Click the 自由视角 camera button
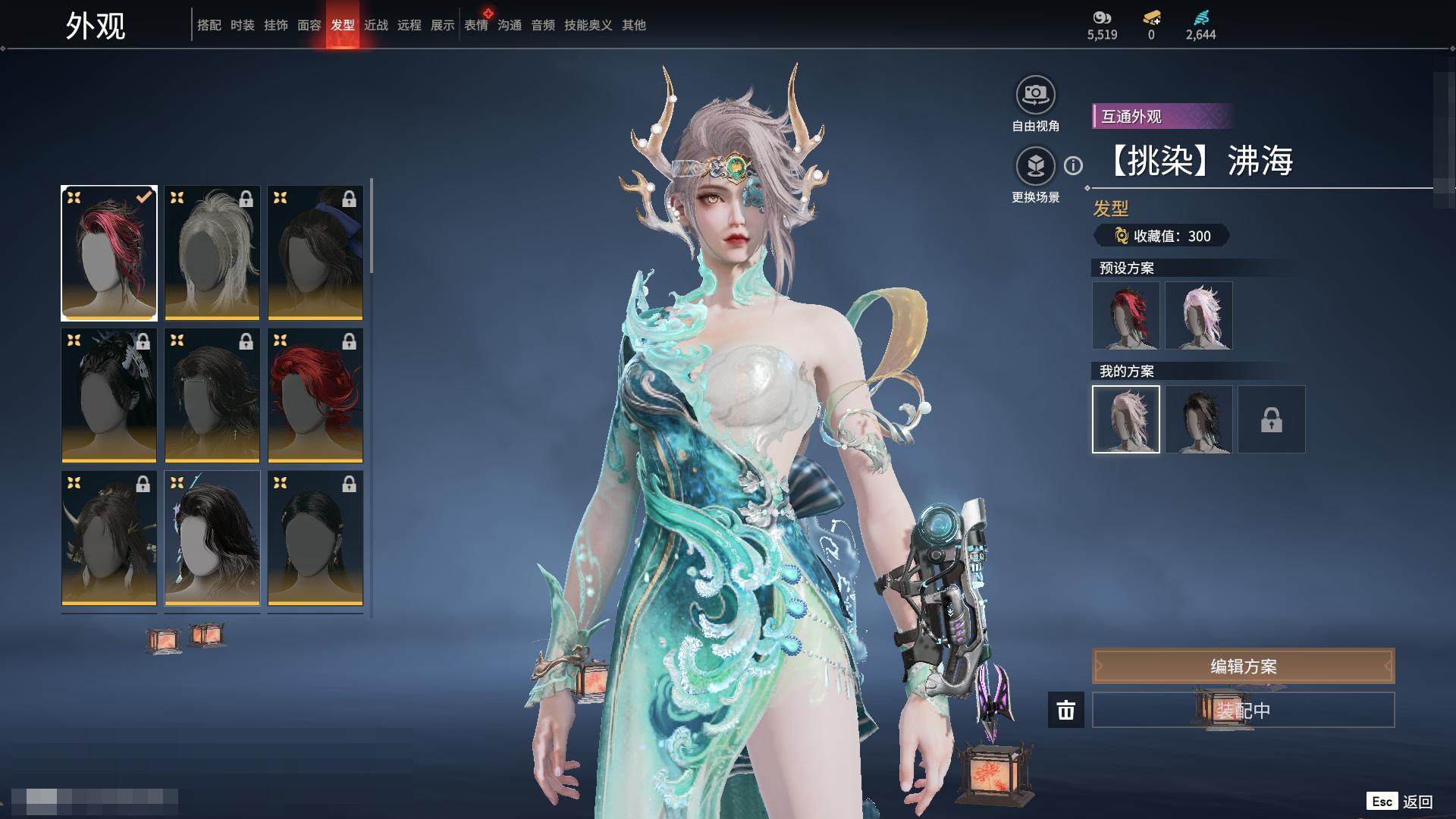This screenshot has height=819, width=1456. [x=1035, y=95]
